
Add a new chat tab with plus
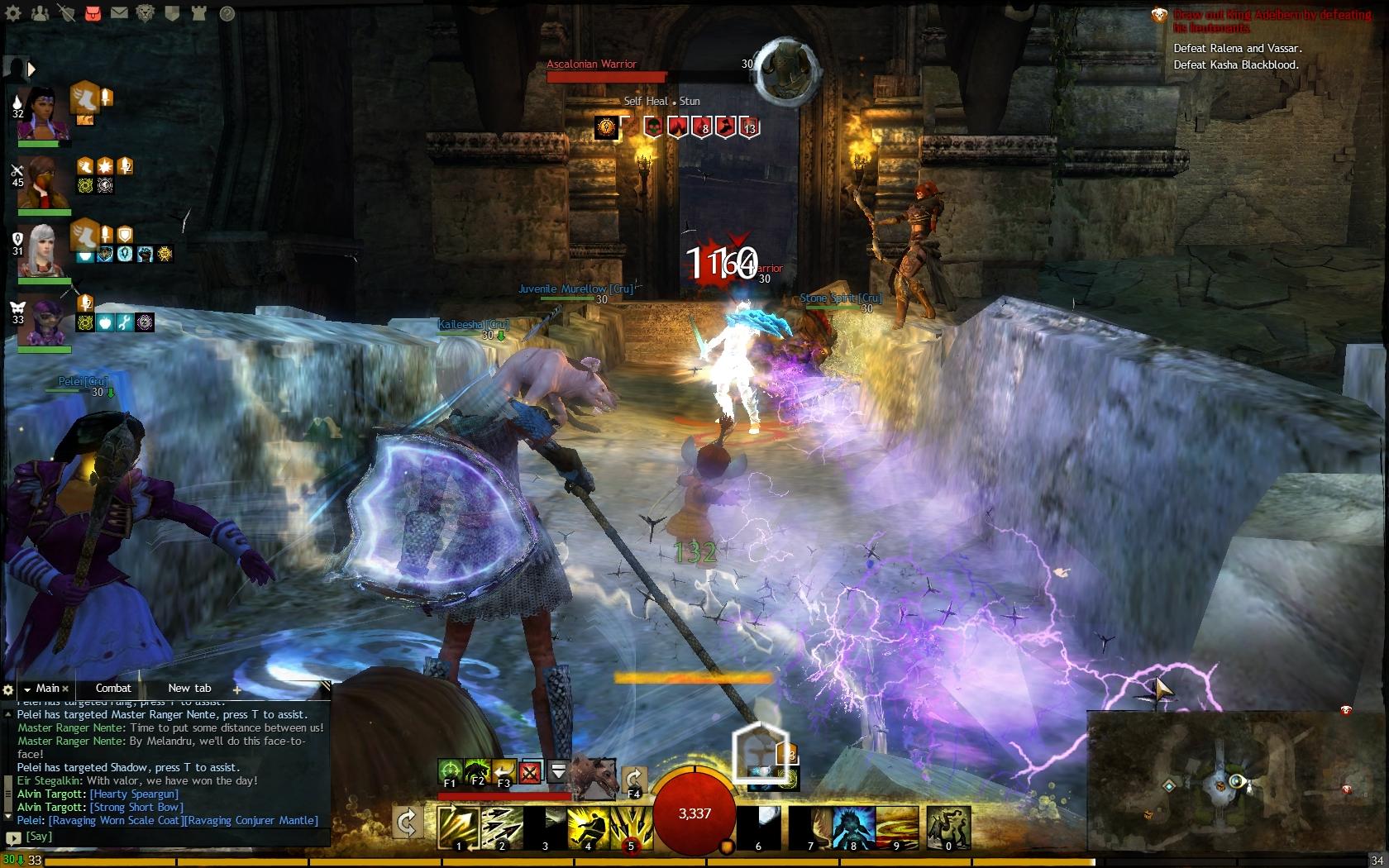(237, 689)
